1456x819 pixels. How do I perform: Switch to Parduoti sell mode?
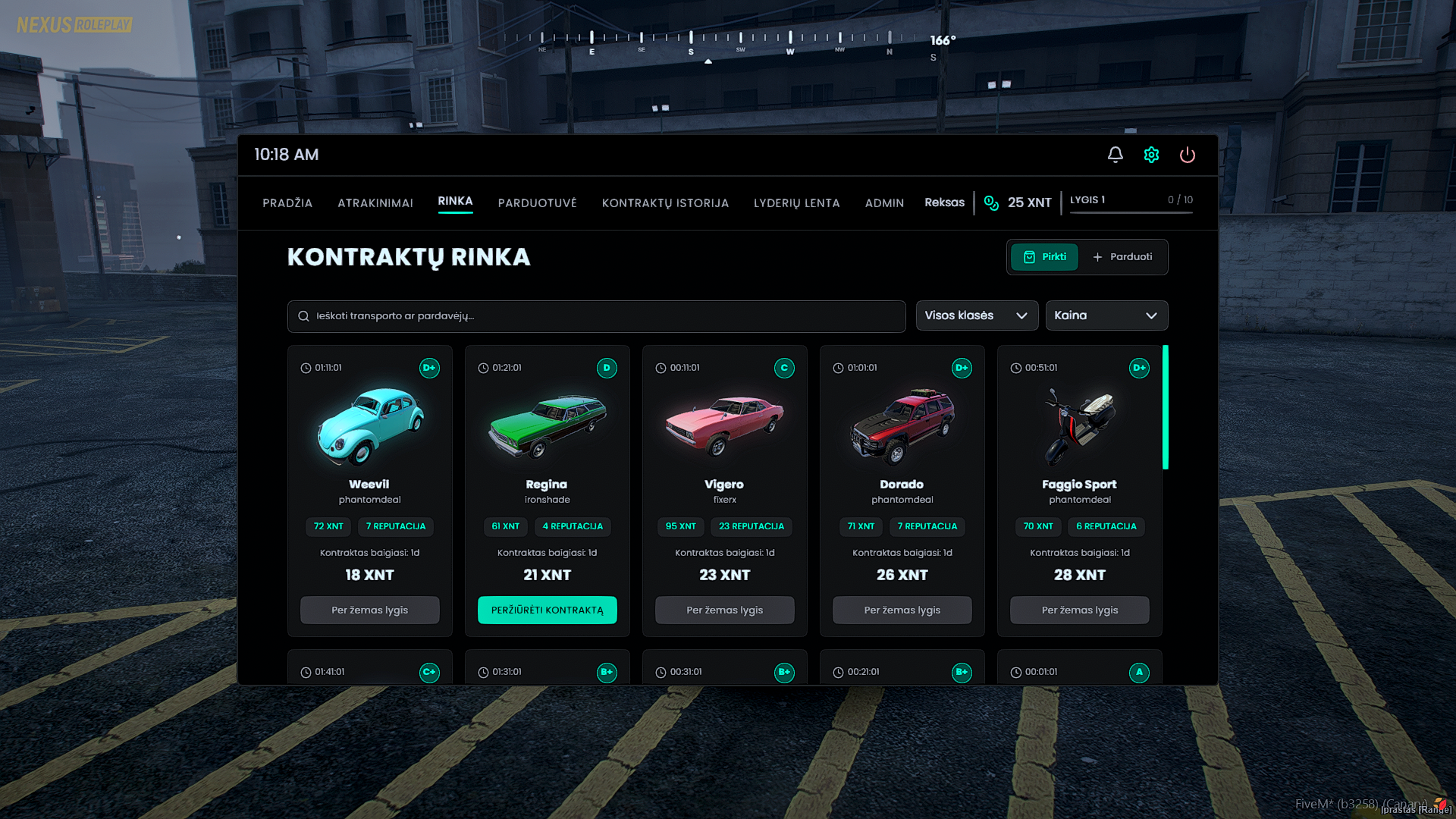pyautogui.click(x=1122, y=257)
